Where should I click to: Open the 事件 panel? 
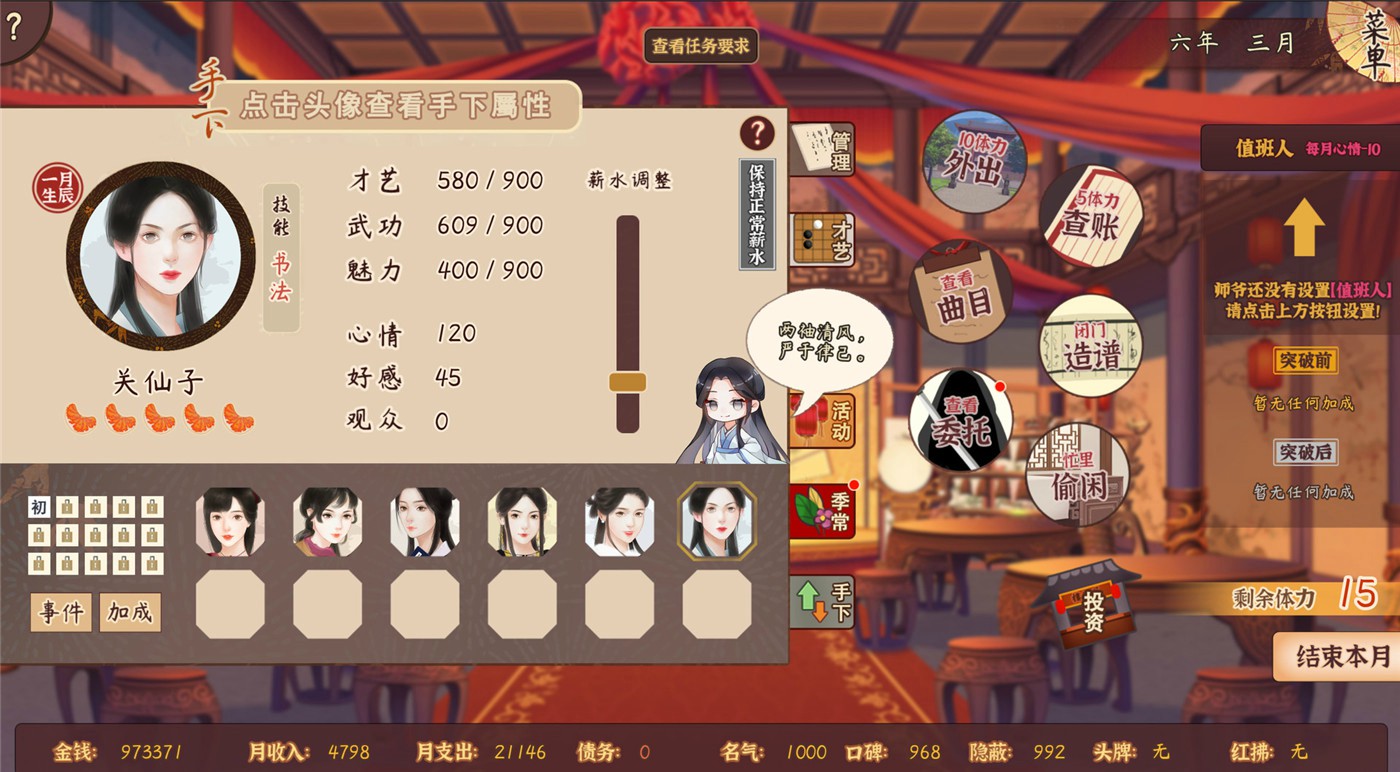point(62,613)
